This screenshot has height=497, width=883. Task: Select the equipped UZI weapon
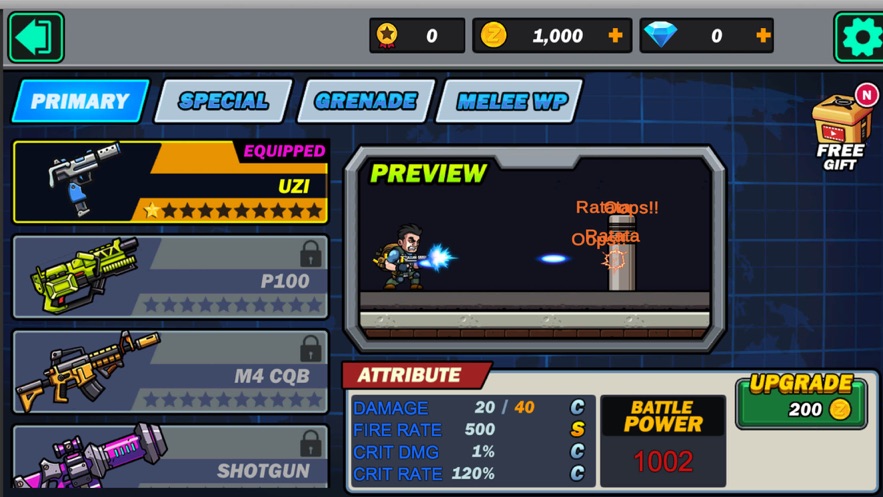coord(171,182)
